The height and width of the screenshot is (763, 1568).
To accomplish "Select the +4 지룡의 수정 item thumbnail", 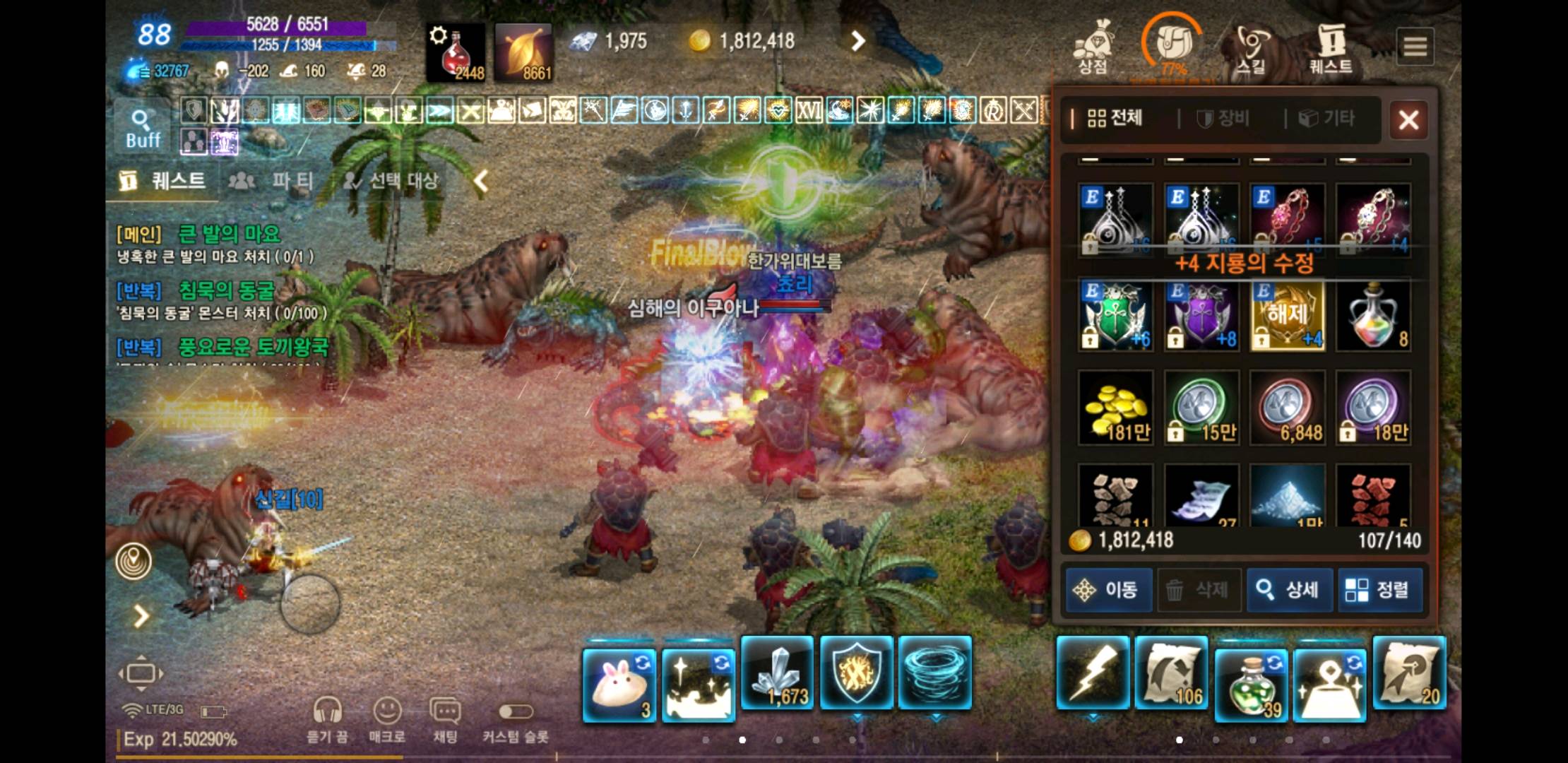I will click(1287, 317).
